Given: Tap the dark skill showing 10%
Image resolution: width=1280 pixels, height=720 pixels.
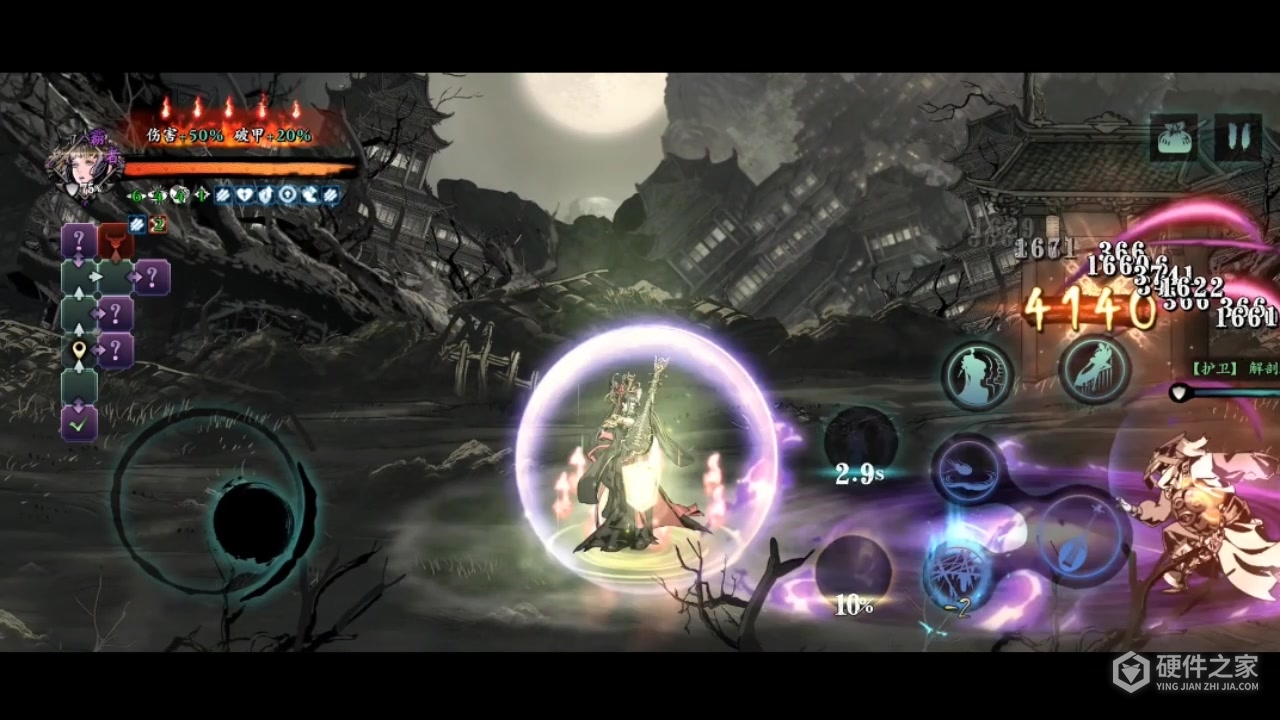Looking at the screenshot, I should (853, 573).
